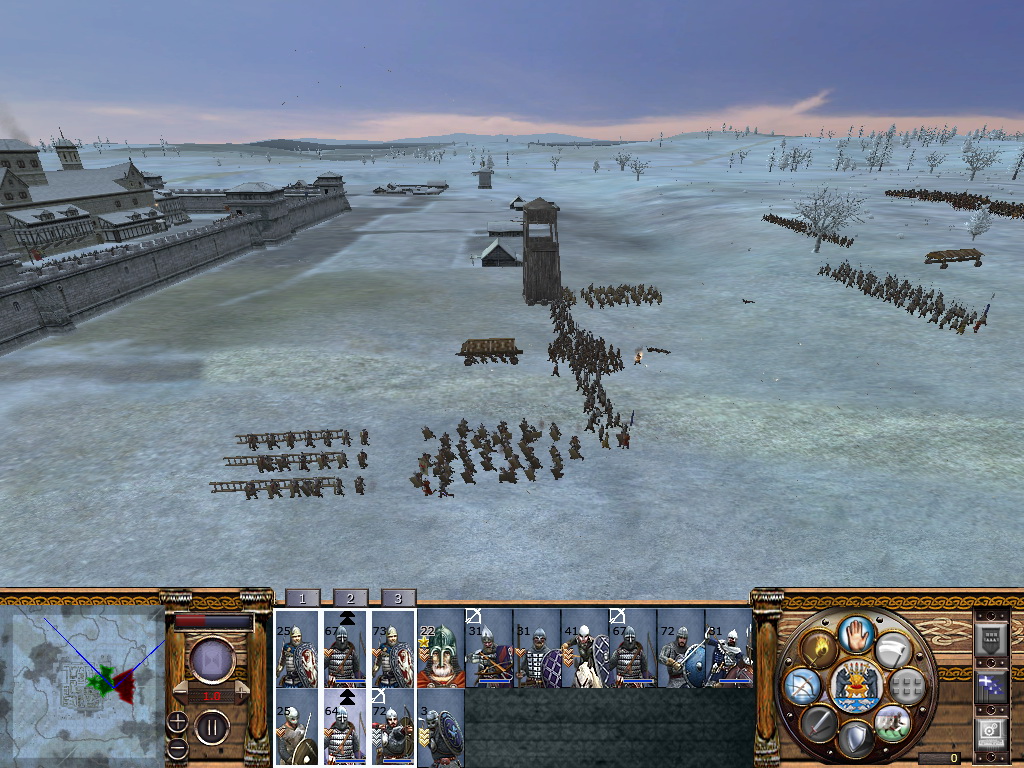Image resolution: width=1024 pixels, height=768 pixels.
Task: Open the group formations grid button
Action: click(907, 685)
